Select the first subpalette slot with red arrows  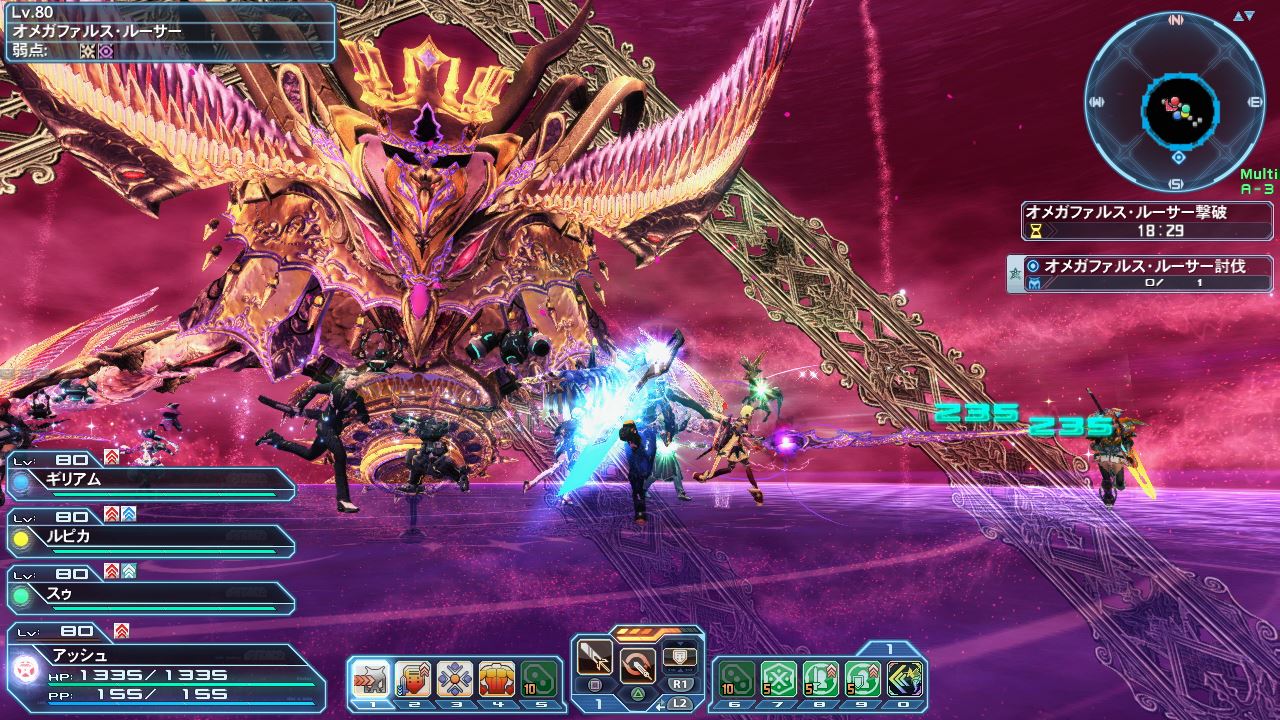tap(371, 679)
